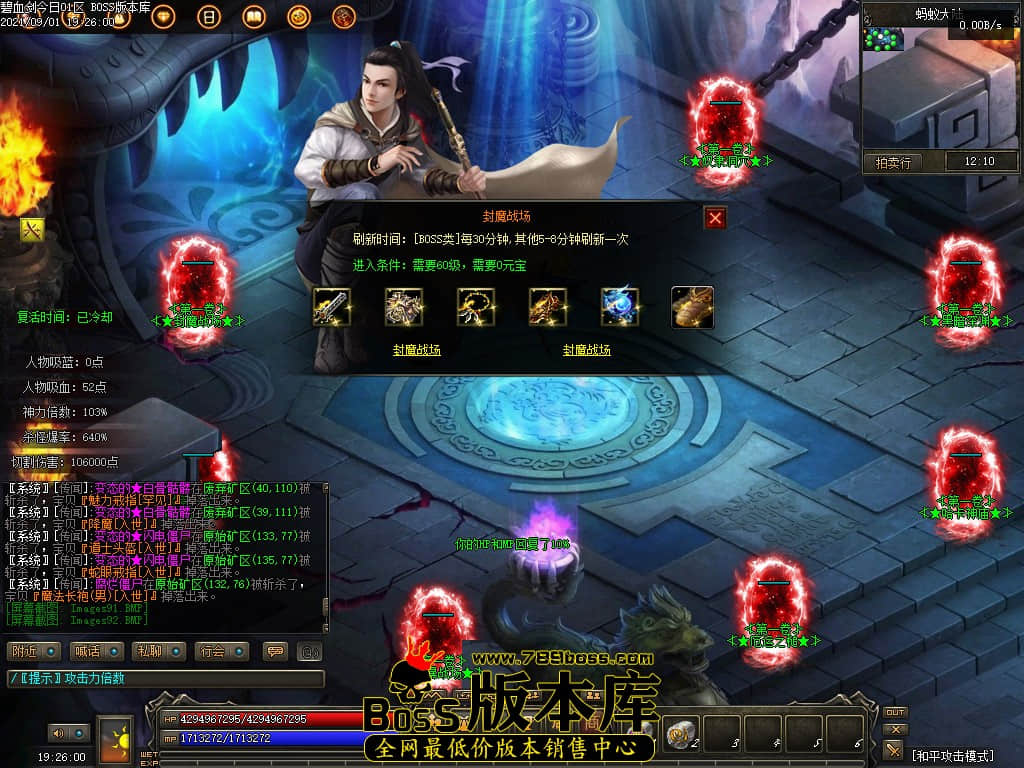Inspect the blue orb reward icon
This screenshot has height=768, width=1024.
coord(620,307)
